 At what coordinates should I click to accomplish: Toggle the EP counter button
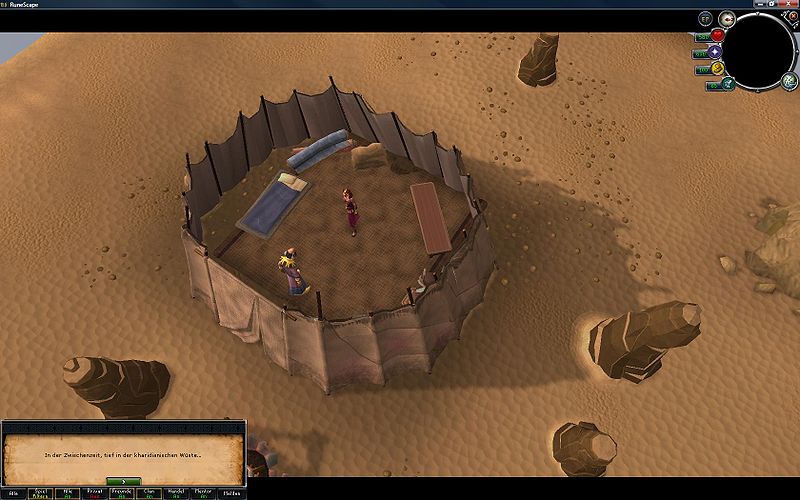[x=705, y=18]
